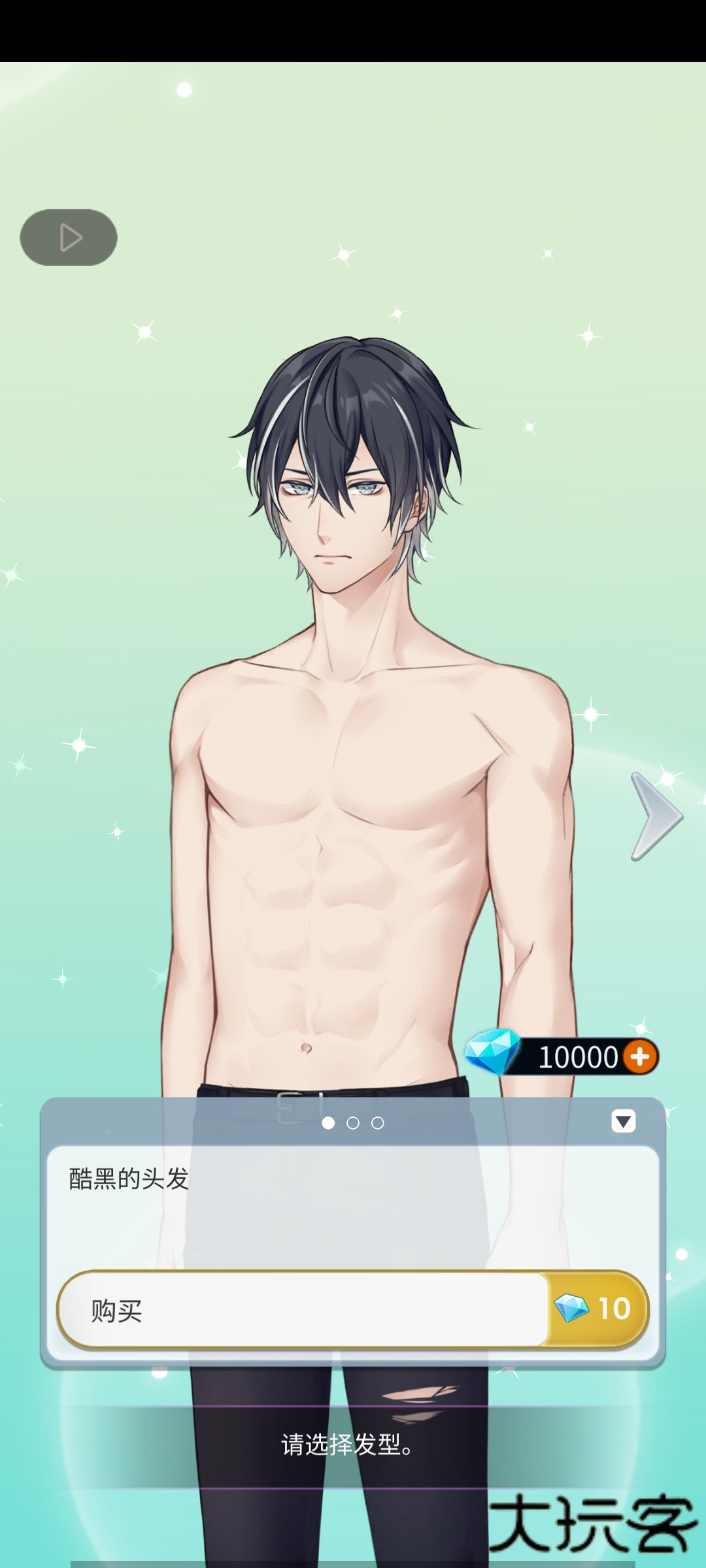Buy the hairstyle with 购买 button
This screenshot has width=706, height=1568.
point(353,1310)
